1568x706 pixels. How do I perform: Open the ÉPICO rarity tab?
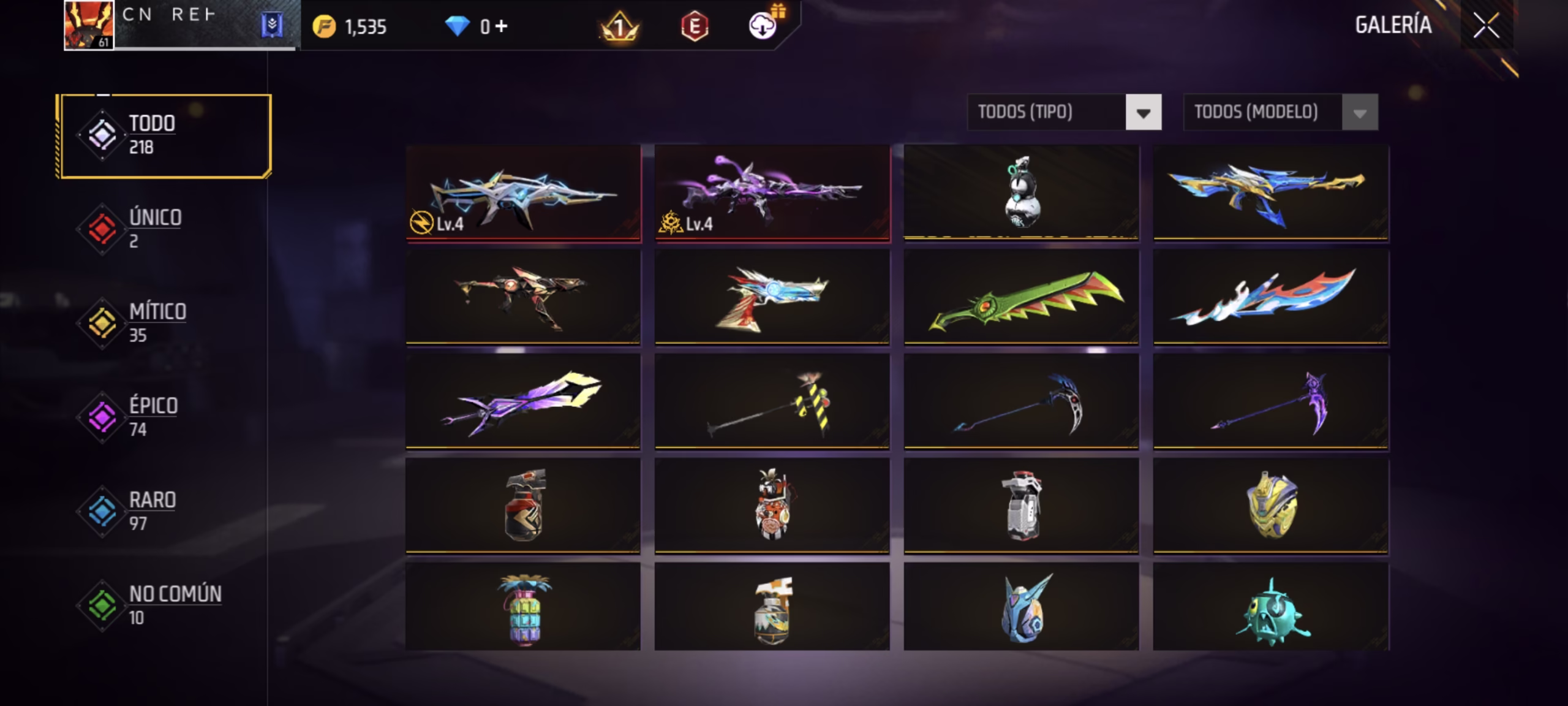pos(153,417)
